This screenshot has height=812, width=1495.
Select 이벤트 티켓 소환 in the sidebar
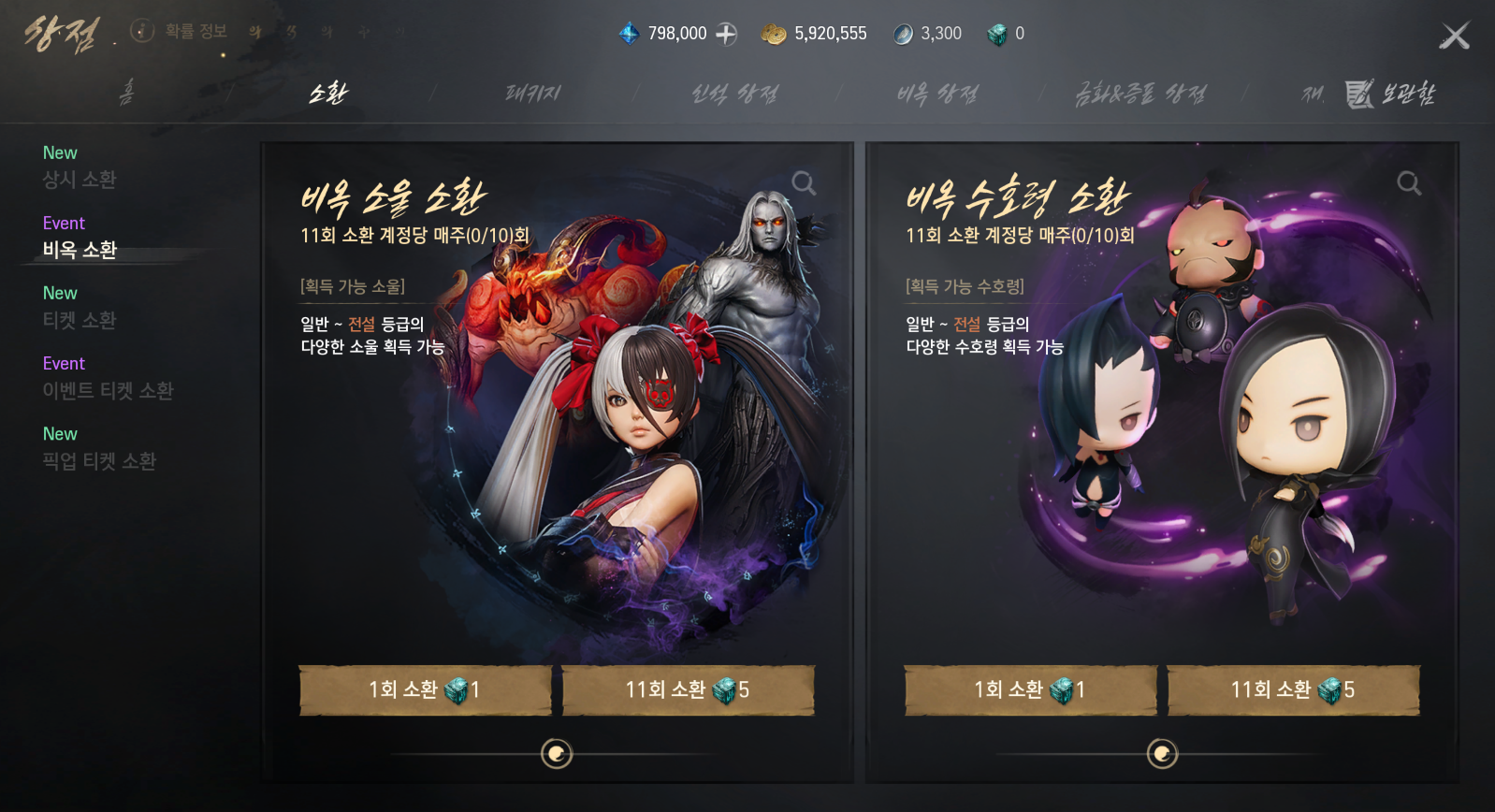point(108,390)
